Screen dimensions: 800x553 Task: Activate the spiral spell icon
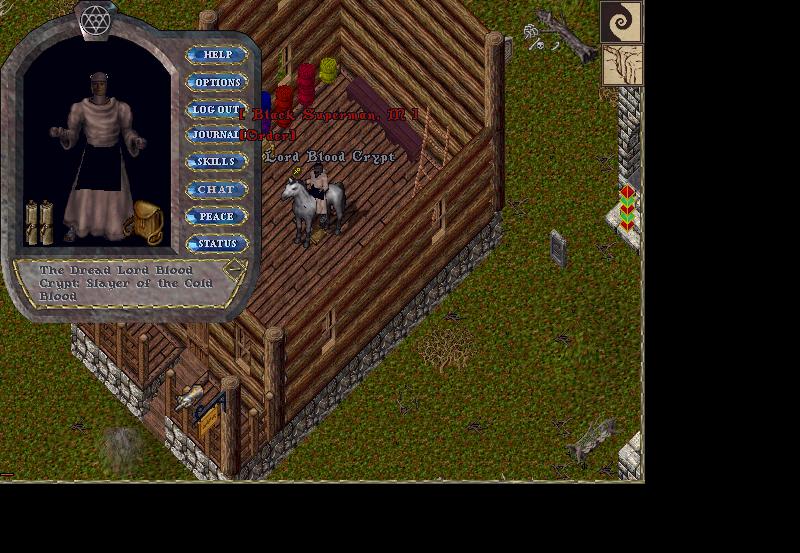point(621,21)
